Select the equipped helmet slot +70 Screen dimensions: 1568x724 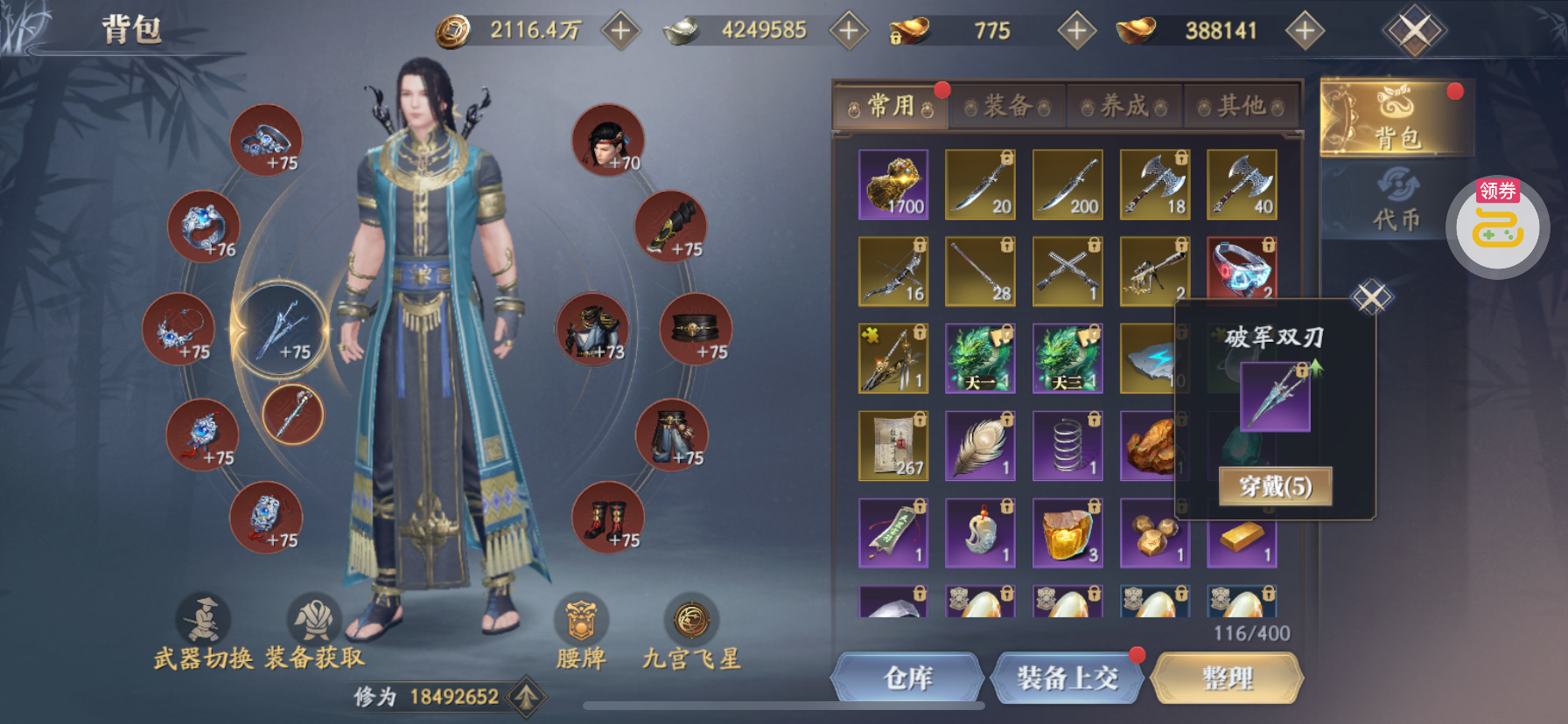click(x=608, y=140)
